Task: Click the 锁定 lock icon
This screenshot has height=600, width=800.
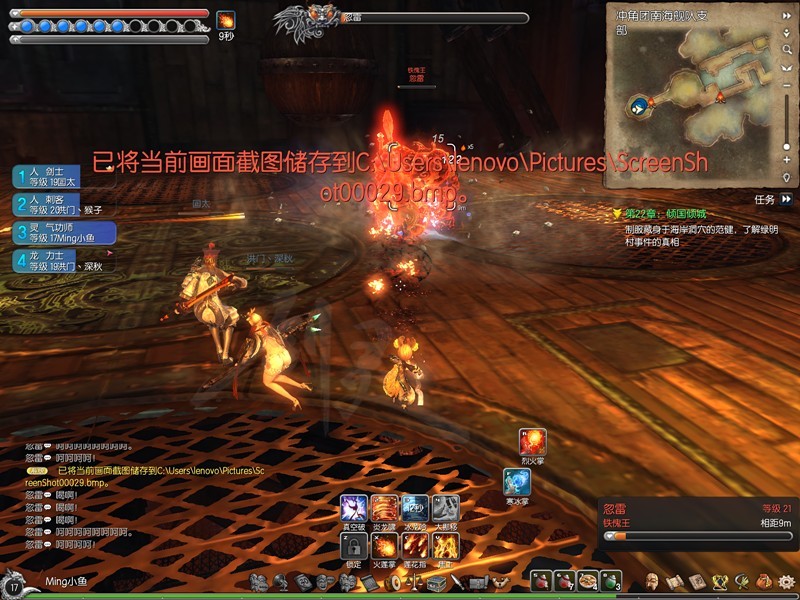Action: (x=353, y=545)
